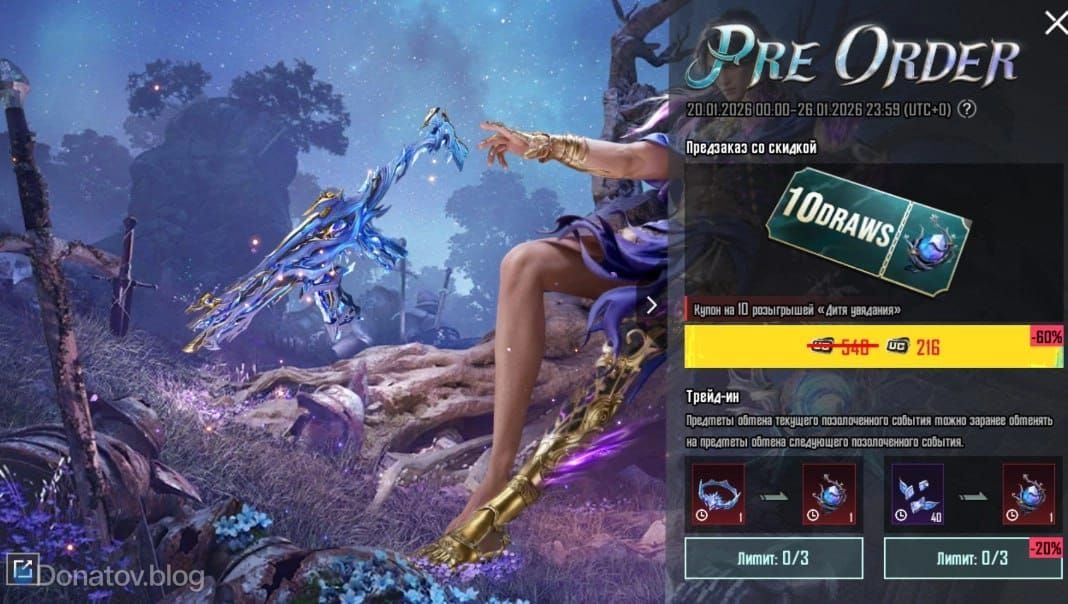Close the Pre Order window

click(x=1054, y=22)
